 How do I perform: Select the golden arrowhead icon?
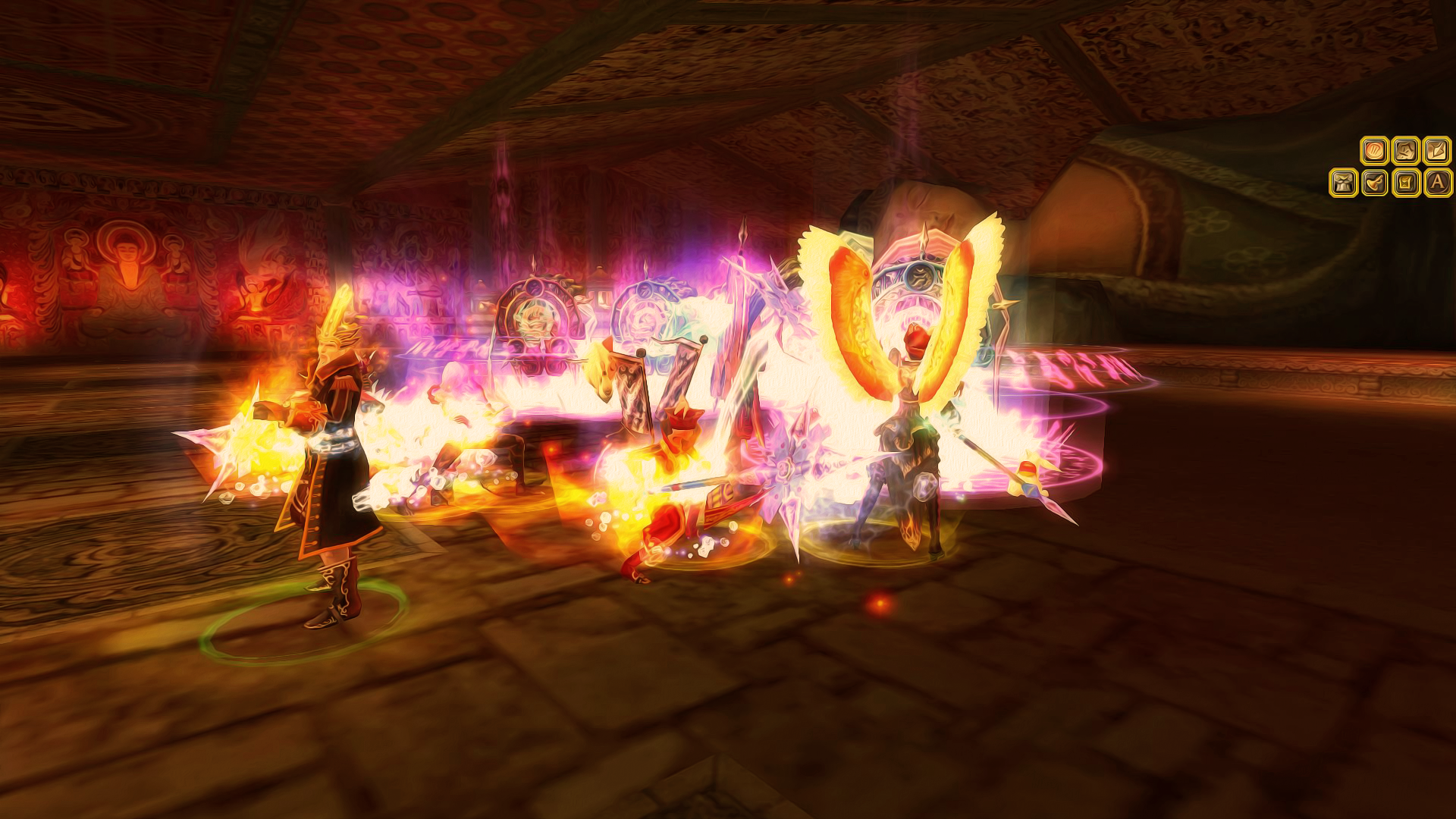click(x=1437, y=151)
